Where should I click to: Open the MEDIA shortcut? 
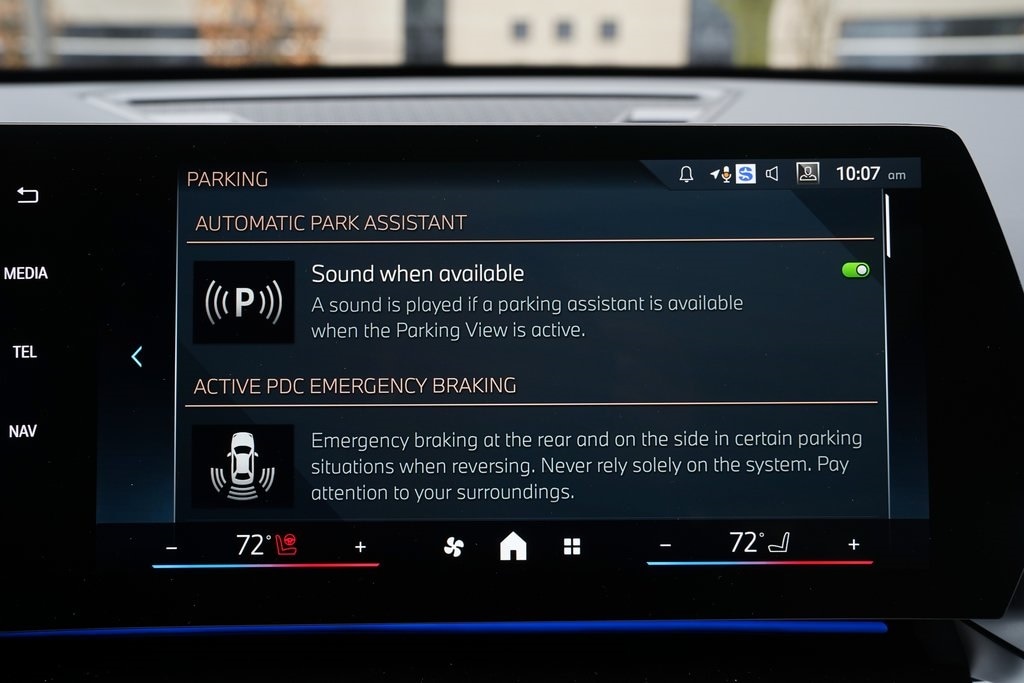26,273
